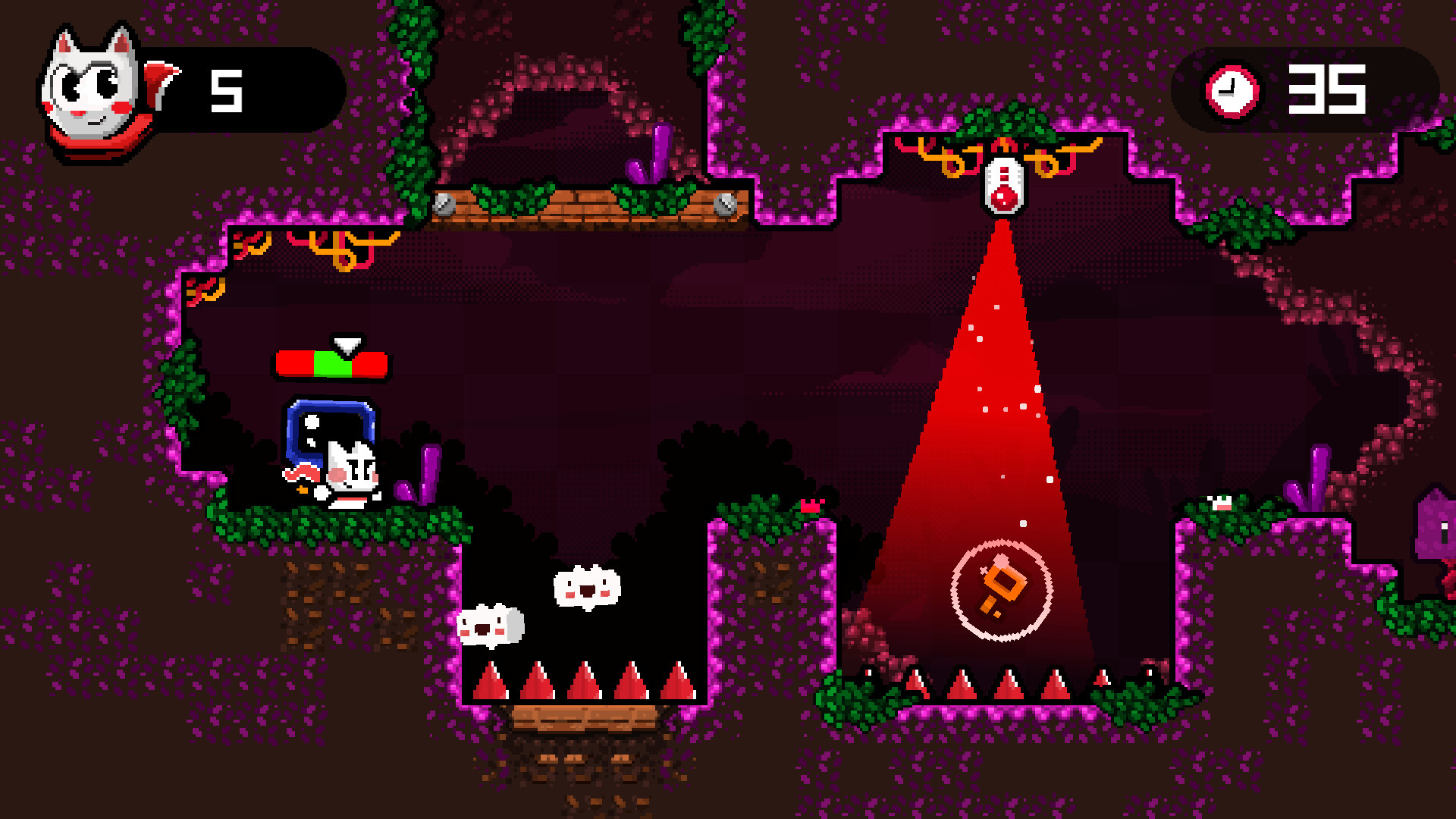Click the hanging red potion vial
This screenshot has width=1456, height=819.
pos(1003,186)
